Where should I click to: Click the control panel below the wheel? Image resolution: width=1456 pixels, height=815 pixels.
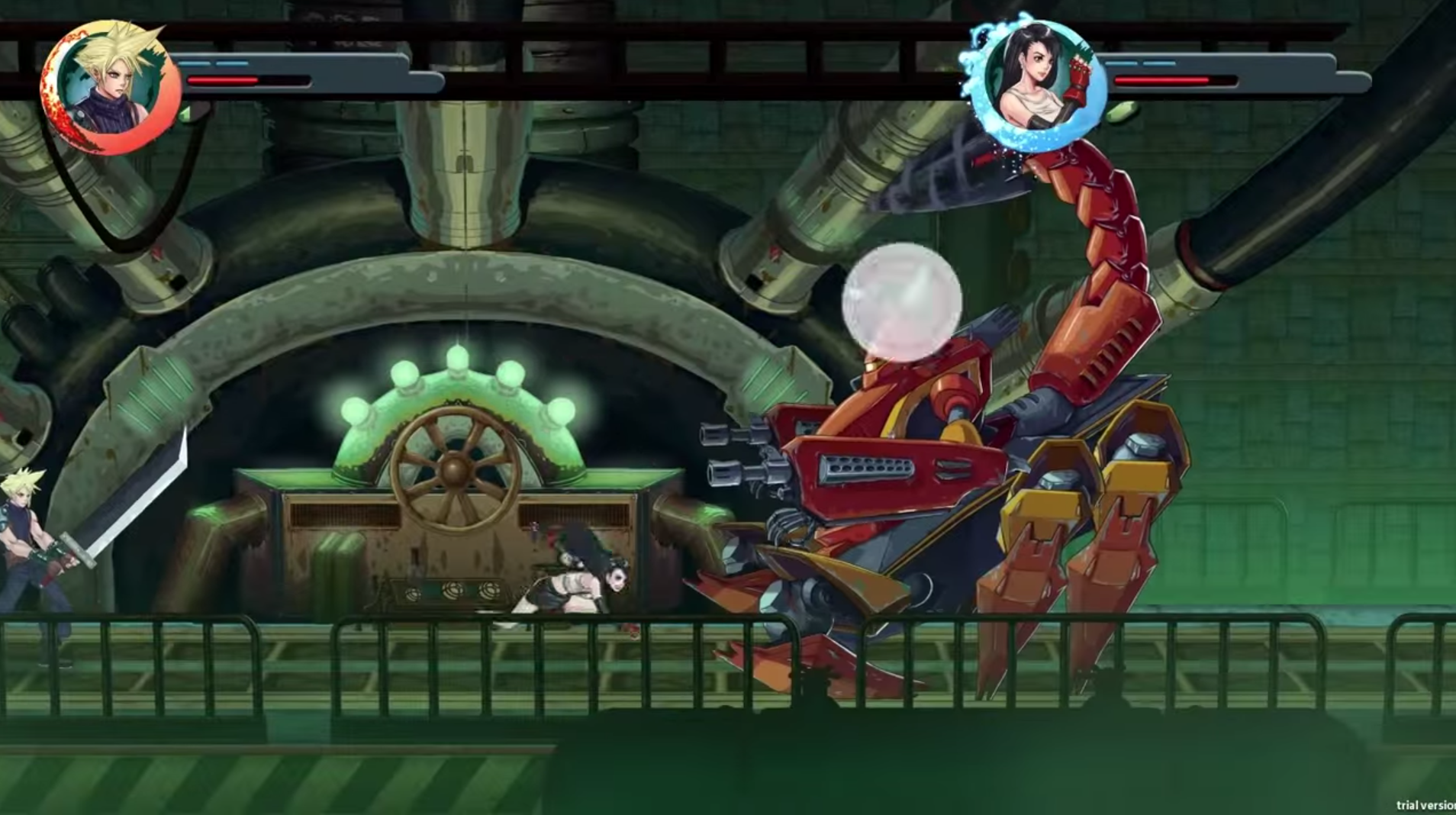click(x=450, y=591)
